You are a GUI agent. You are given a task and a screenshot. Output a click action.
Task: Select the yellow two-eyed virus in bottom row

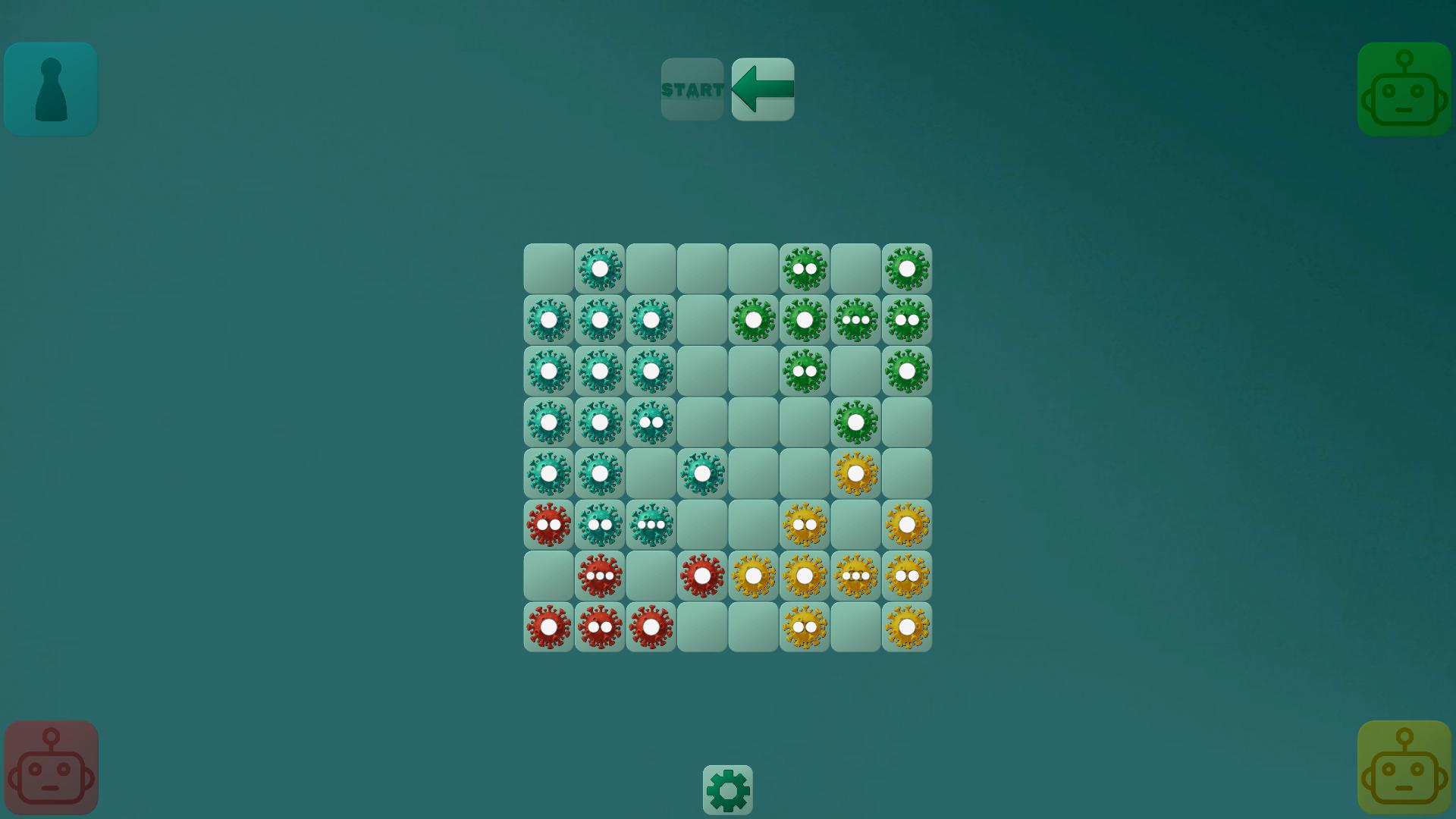click(804, 626)
